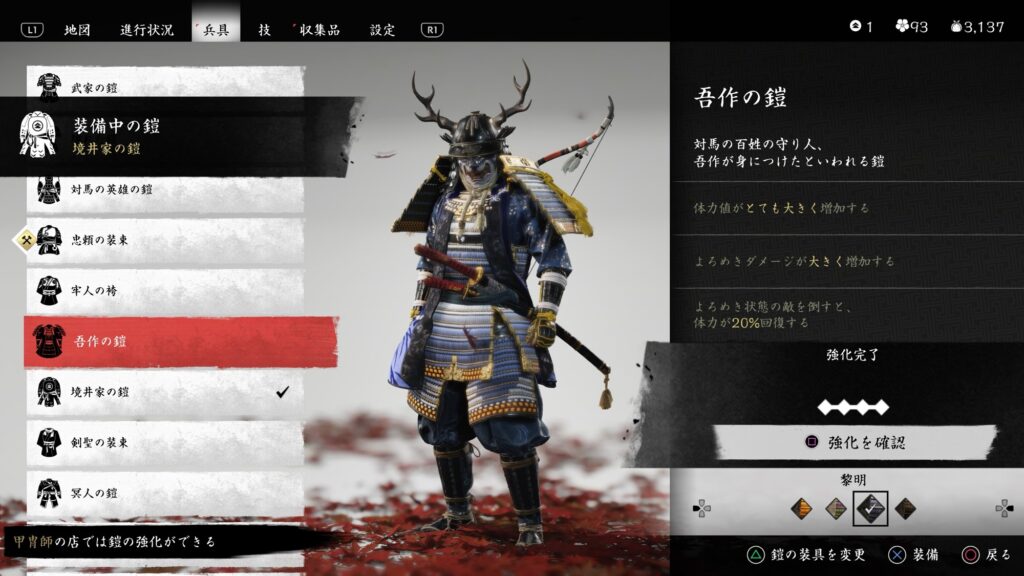The width and height of the screenshot is (1024, 576).
Task: Switch to the 収集品 collections tab
Action: point(320,29)
